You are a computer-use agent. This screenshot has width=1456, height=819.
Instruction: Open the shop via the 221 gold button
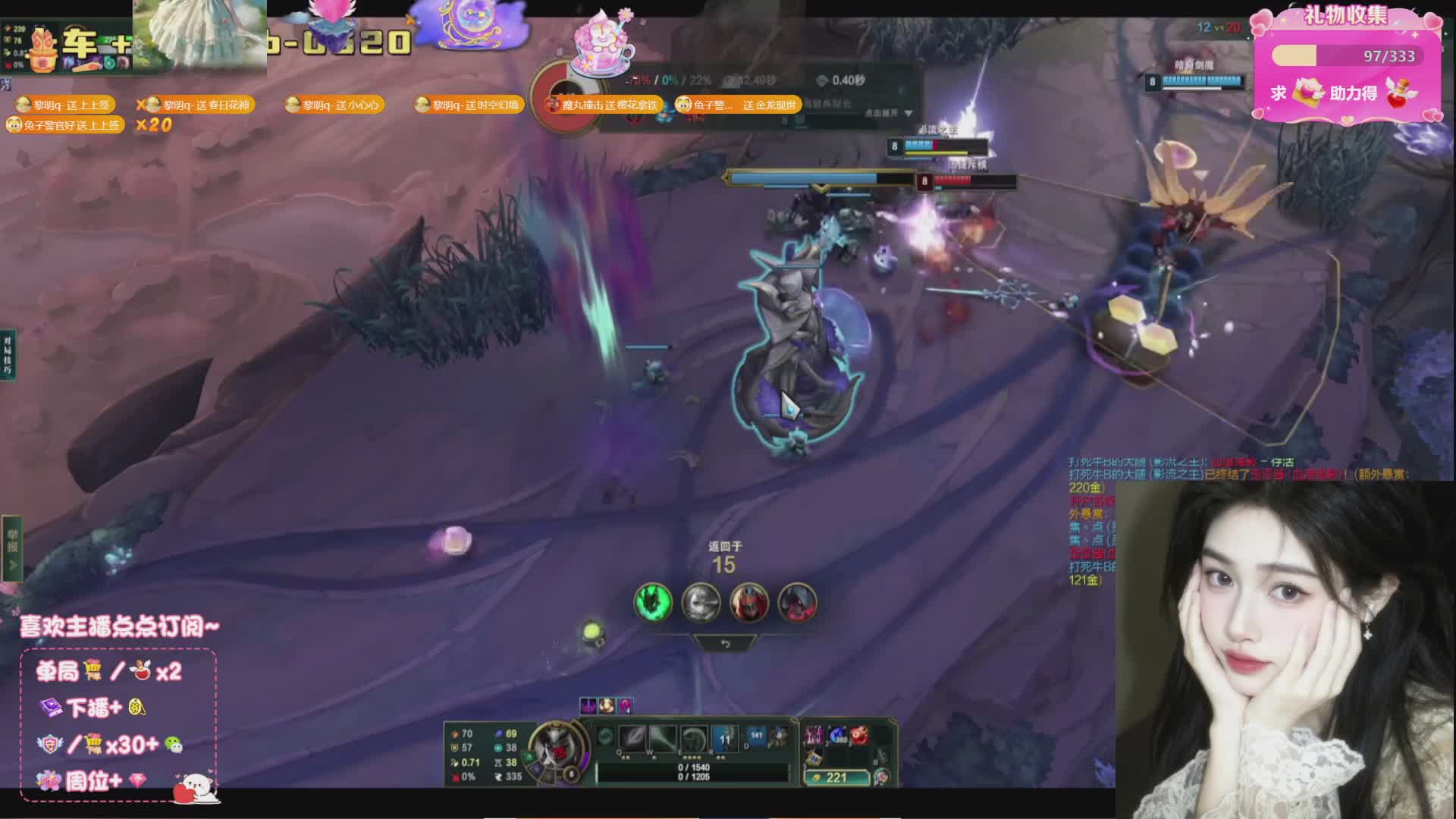(836, 777)
